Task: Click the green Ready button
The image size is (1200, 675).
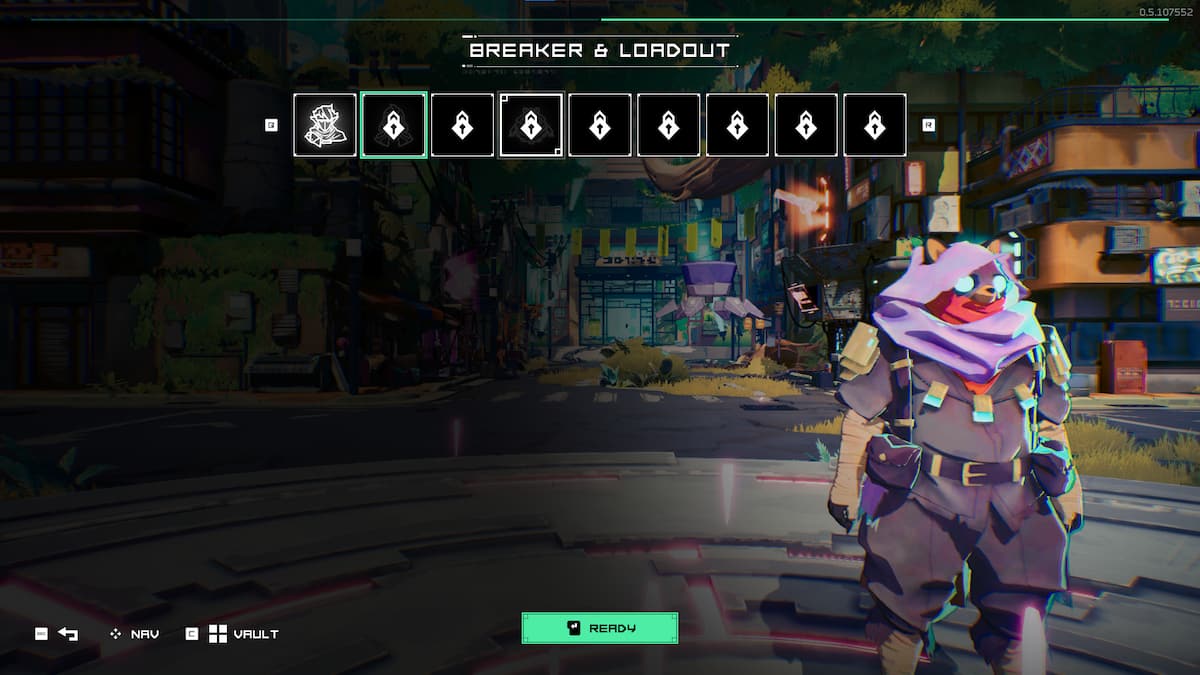Action: click(599, 628)
